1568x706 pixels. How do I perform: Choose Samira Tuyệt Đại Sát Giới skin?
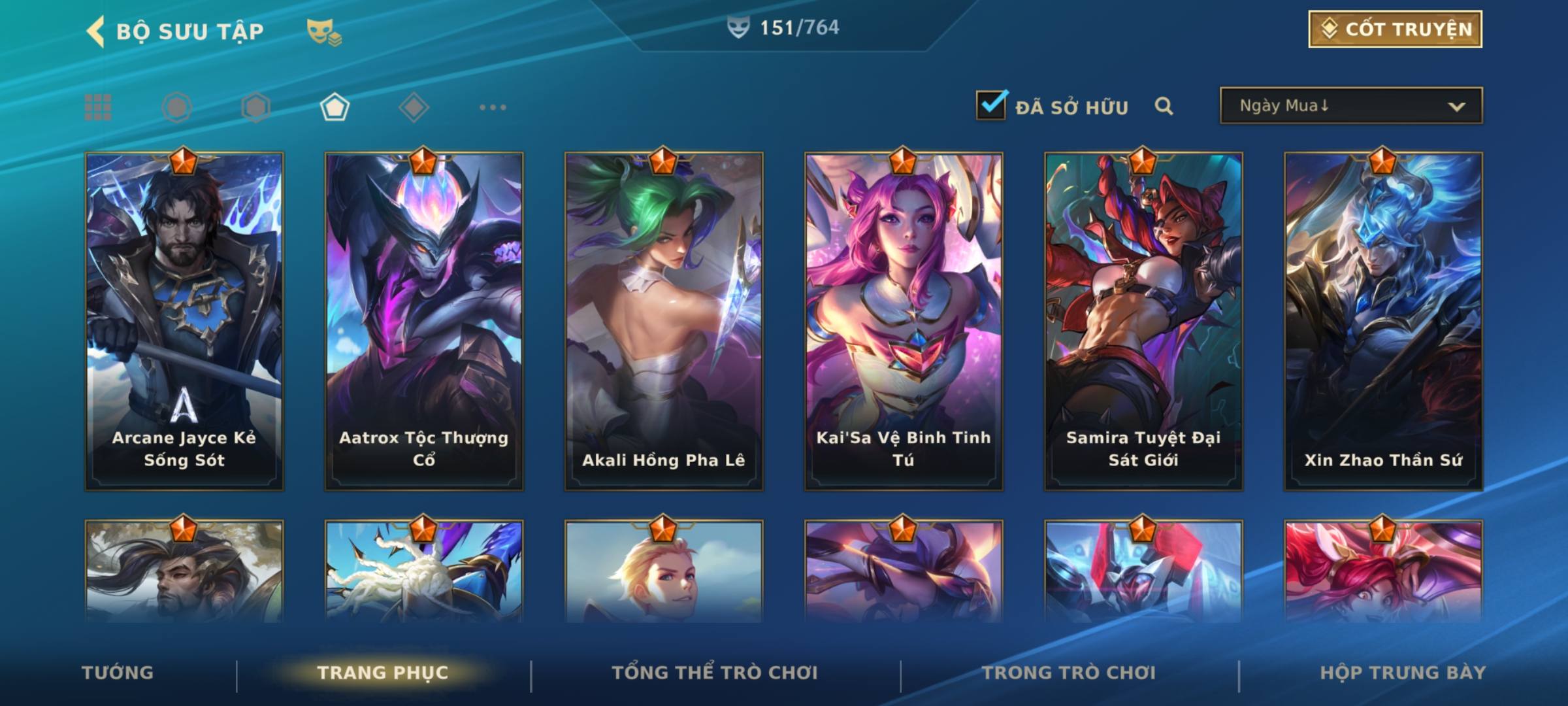[x=1143, y=320]
